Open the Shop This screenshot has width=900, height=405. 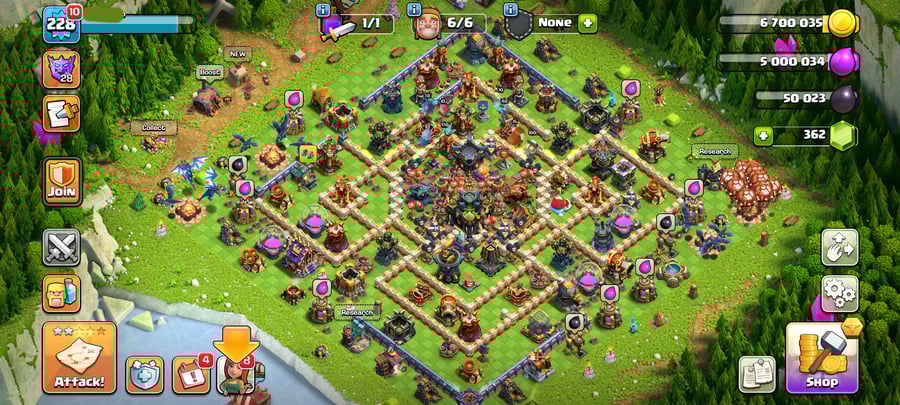pyautogui.click(x=822, y=357)
